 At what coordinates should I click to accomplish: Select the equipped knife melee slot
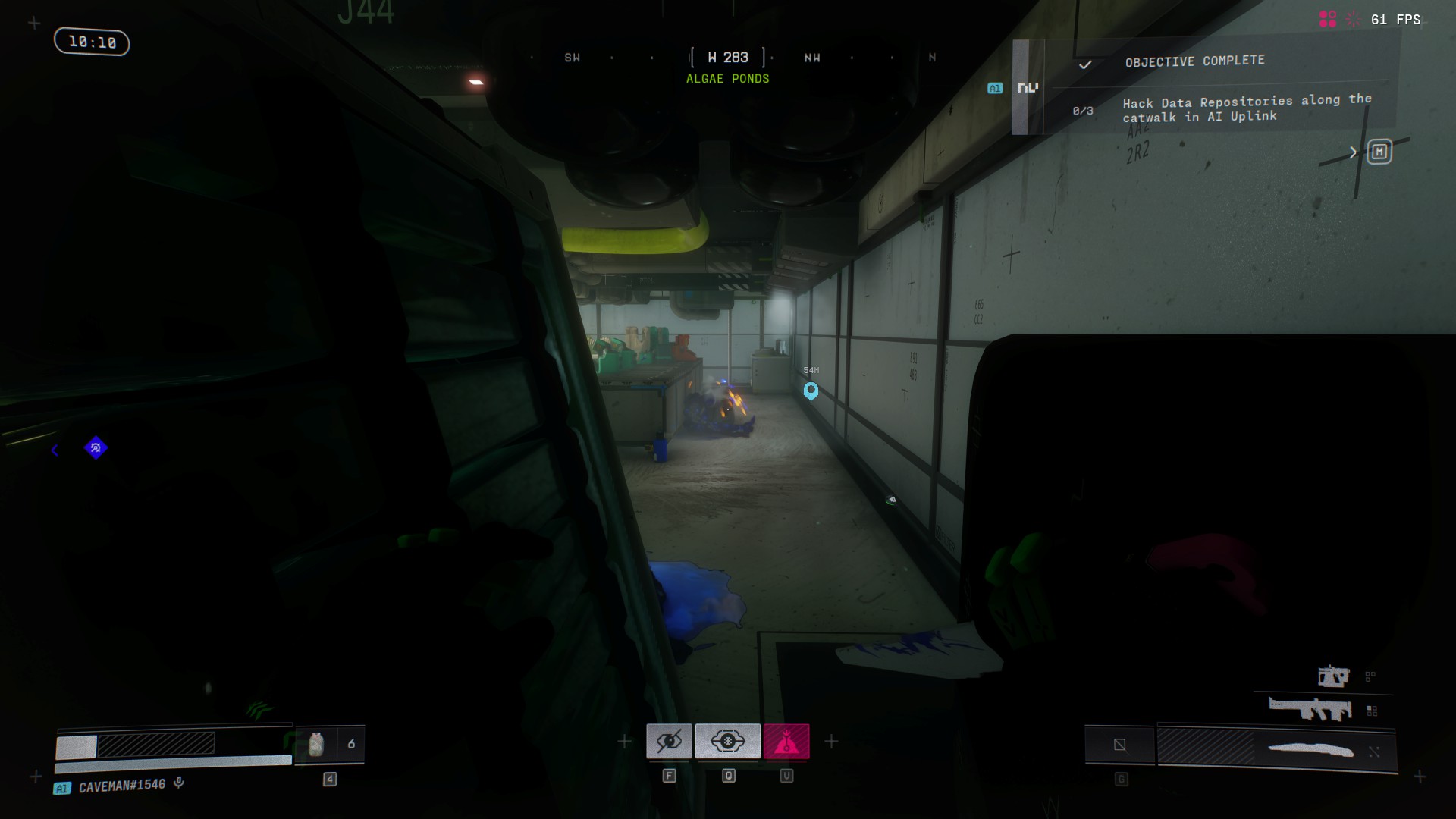(1310, 750)
